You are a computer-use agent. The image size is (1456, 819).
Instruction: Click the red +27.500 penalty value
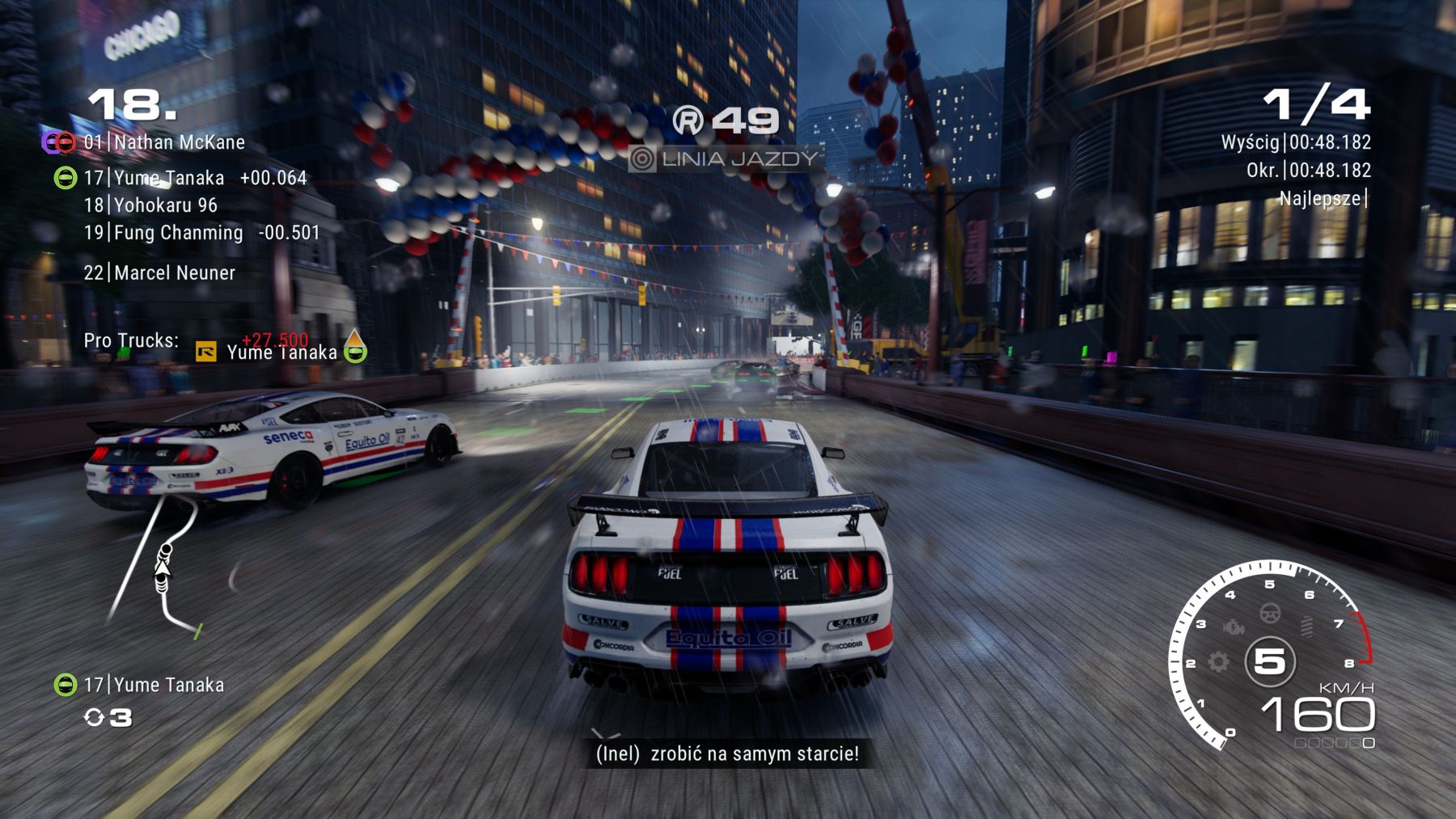pyautogui.click(x=274, y=338)
